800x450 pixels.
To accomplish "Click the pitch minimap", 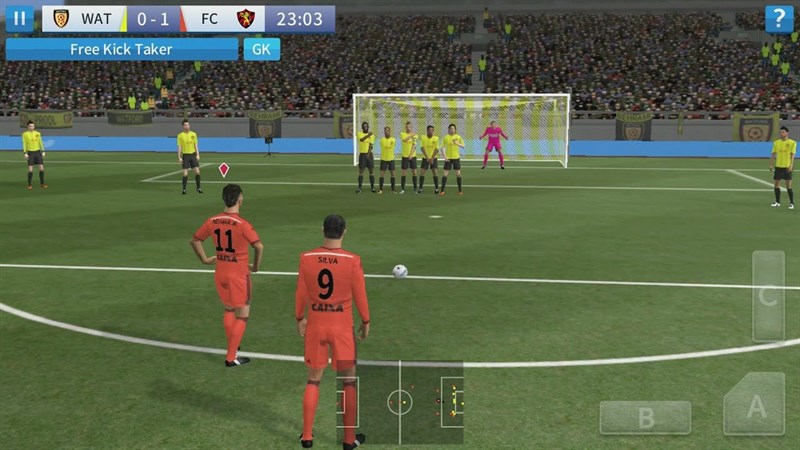I will tap(399, 402).
